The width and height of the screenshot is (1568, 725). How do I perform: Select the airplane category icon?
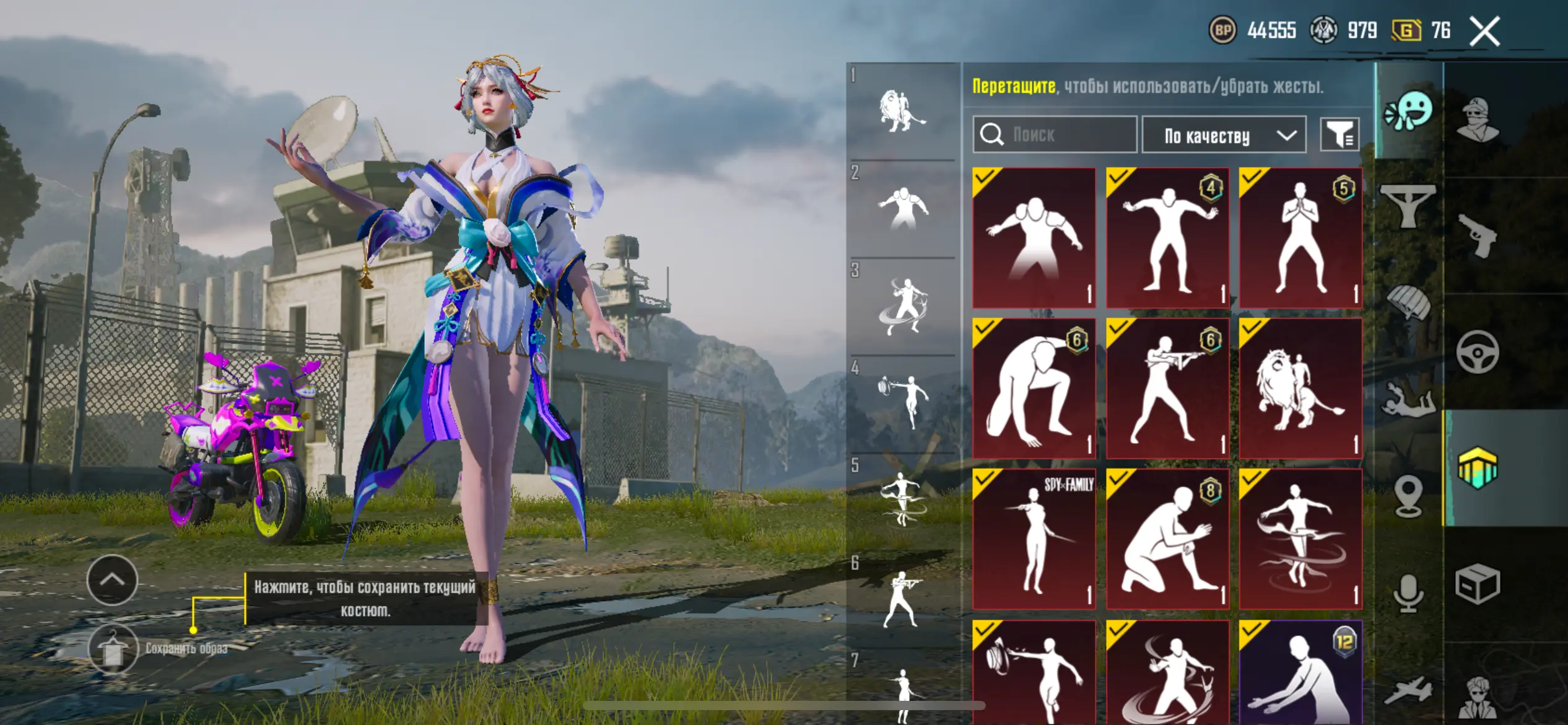click(x=1408, y=690)
